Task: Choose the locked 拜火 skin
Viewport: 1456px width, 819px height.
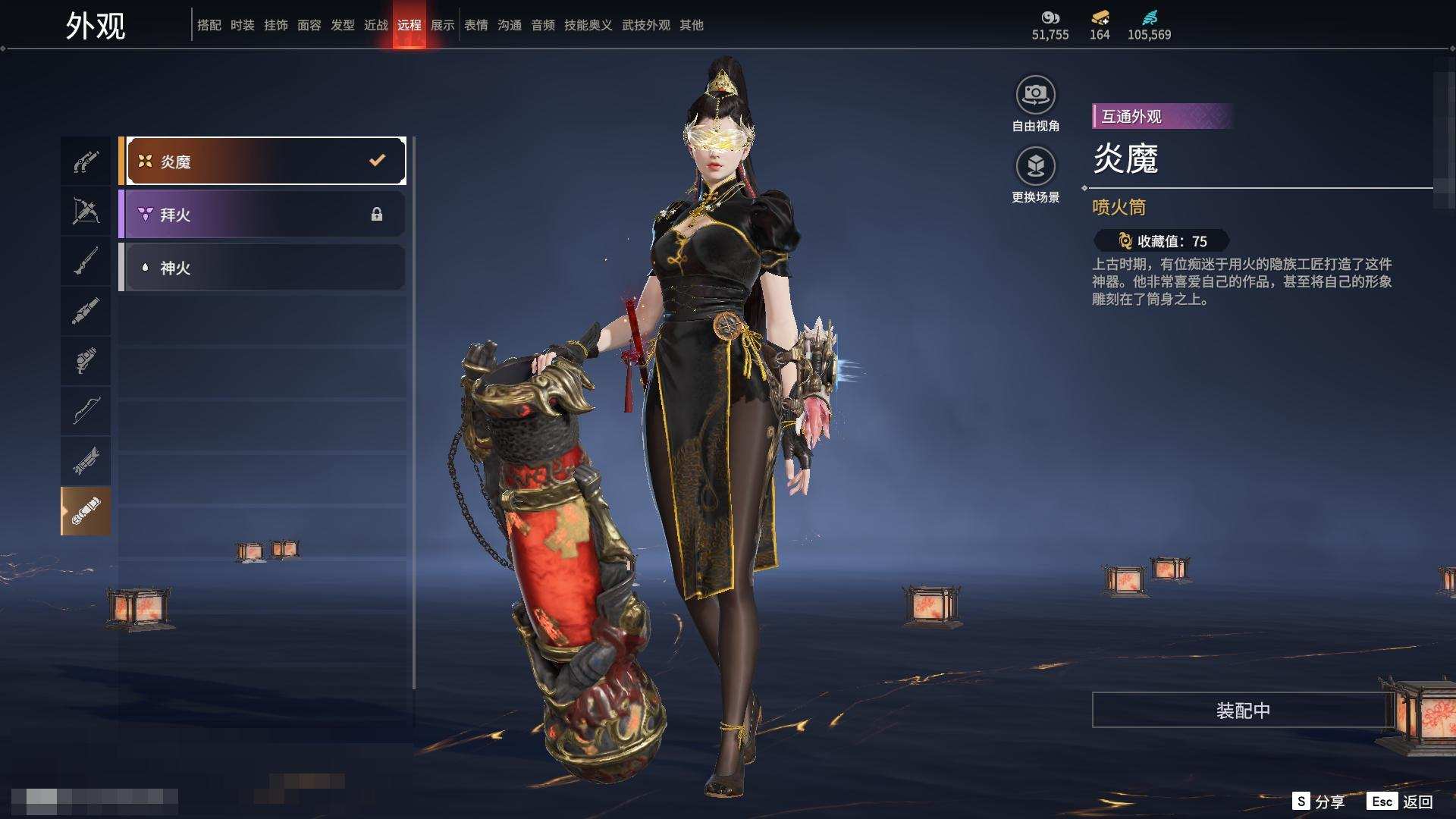Action: tap(262, 214)
